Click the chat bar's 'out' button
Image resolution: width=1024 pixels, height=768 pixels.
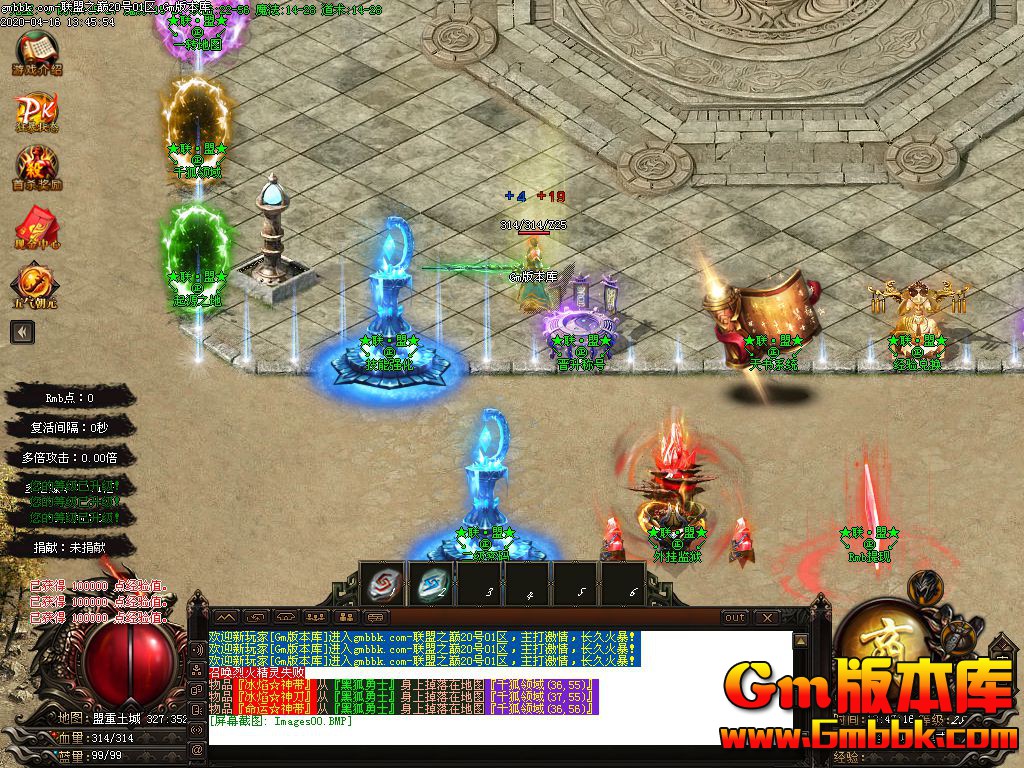point(735,617)
